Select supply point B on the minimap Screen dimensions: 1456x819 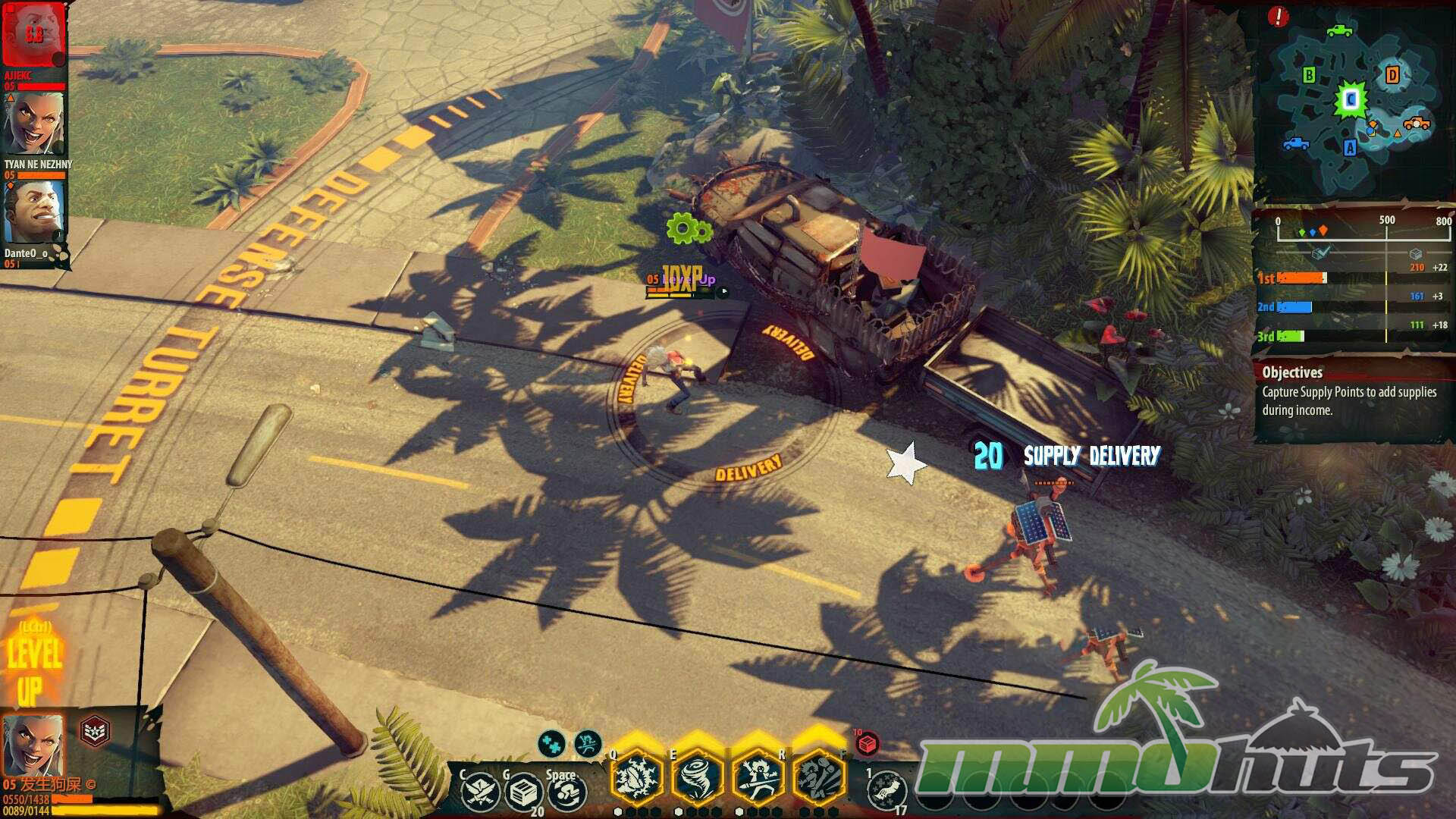click(1309, 75)
